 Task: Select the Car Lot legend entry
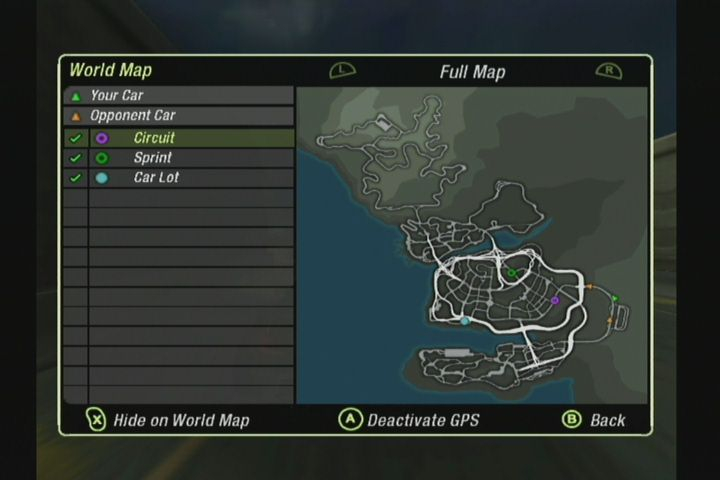156,178
